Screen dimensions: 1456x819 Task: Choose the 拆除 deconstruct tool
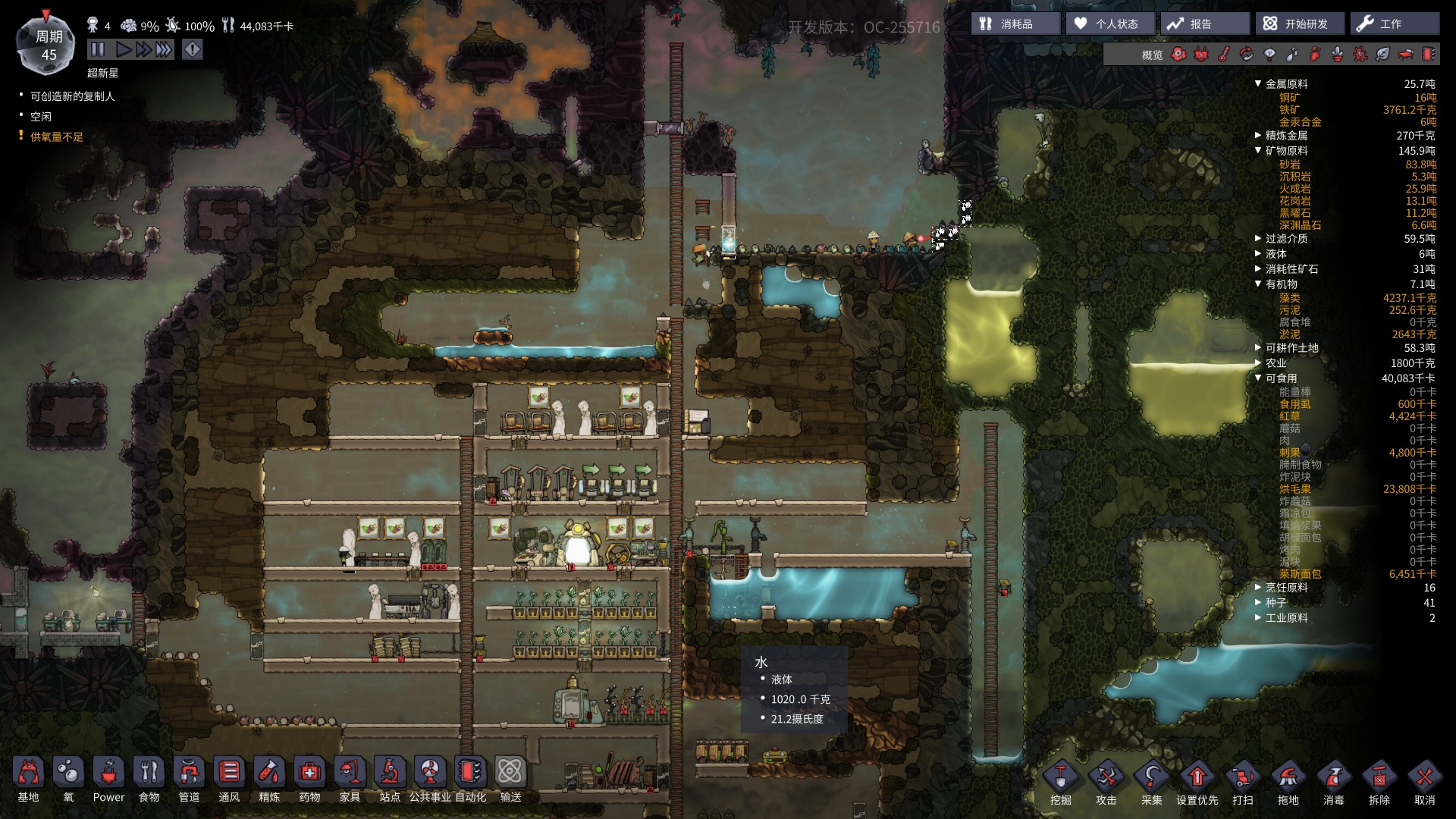coord(1379,783)
